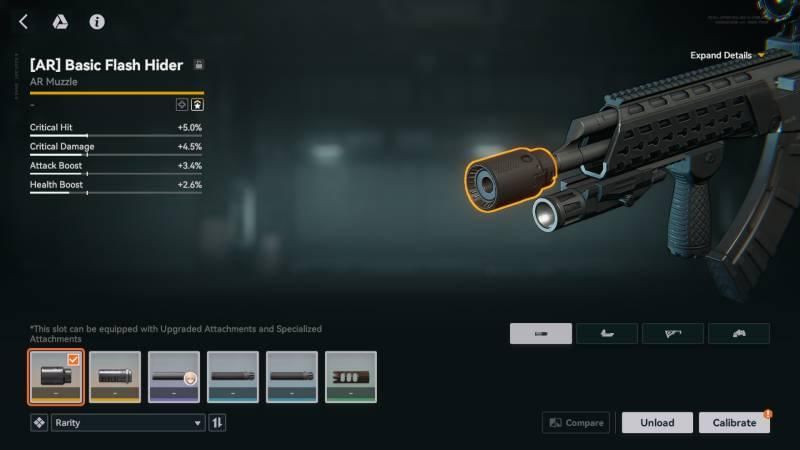Toggle the sort order arrows button

(x=217, y=423)
